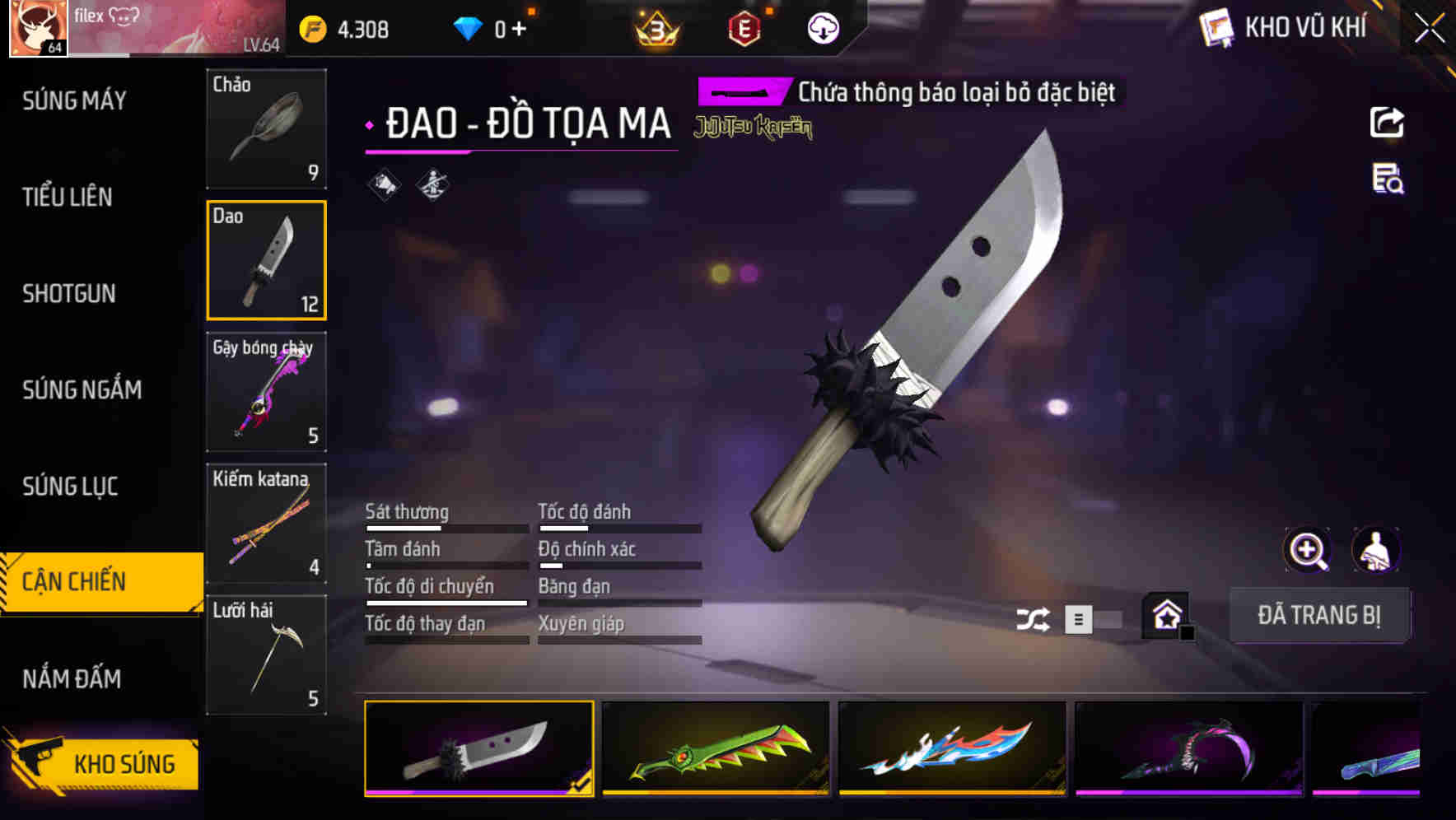Select the Kiếm katana weapon entry

click(266, 524)
